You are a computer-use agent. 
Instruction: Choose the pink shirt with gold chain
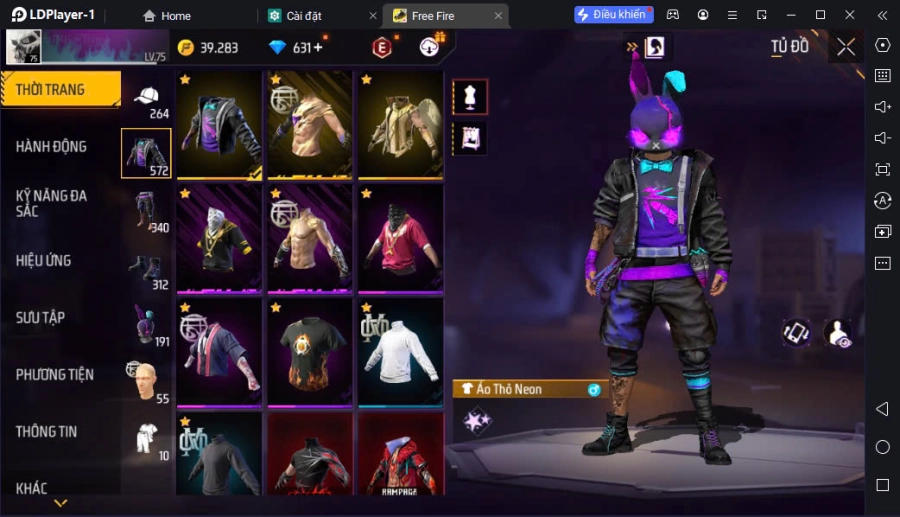400,238
